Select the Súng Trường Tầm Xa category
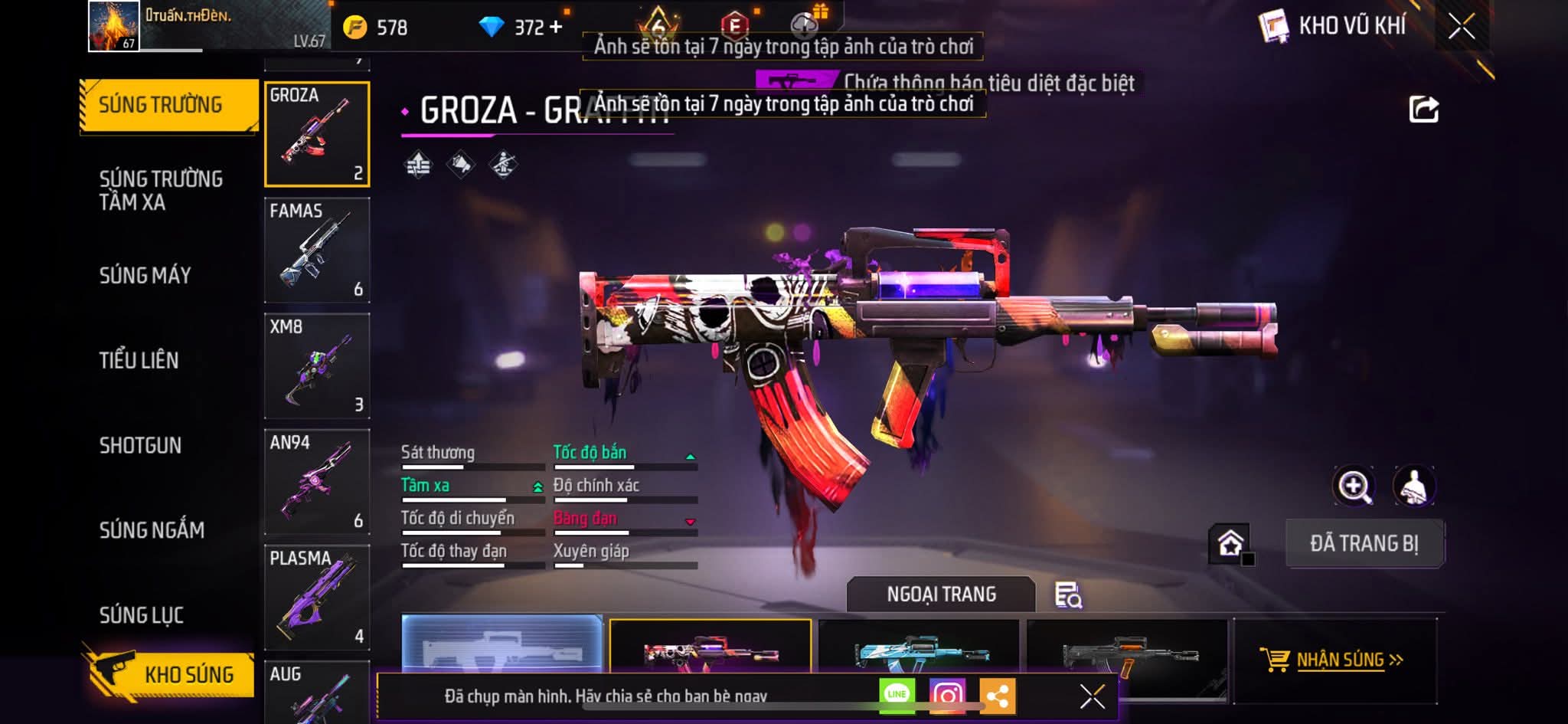Screen dimensions: 1568x724 (x=161, y=190)
